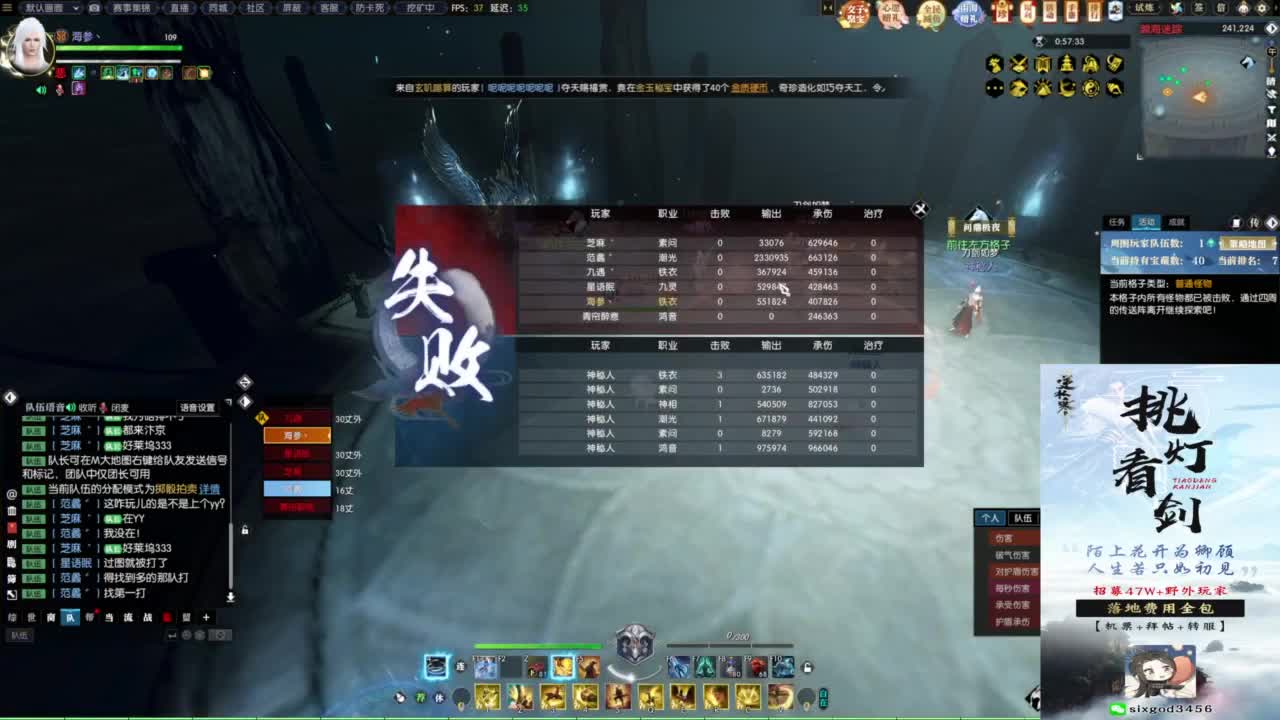
Task: Click the lock icon beside the skill bar
Action: pos(807,667)
